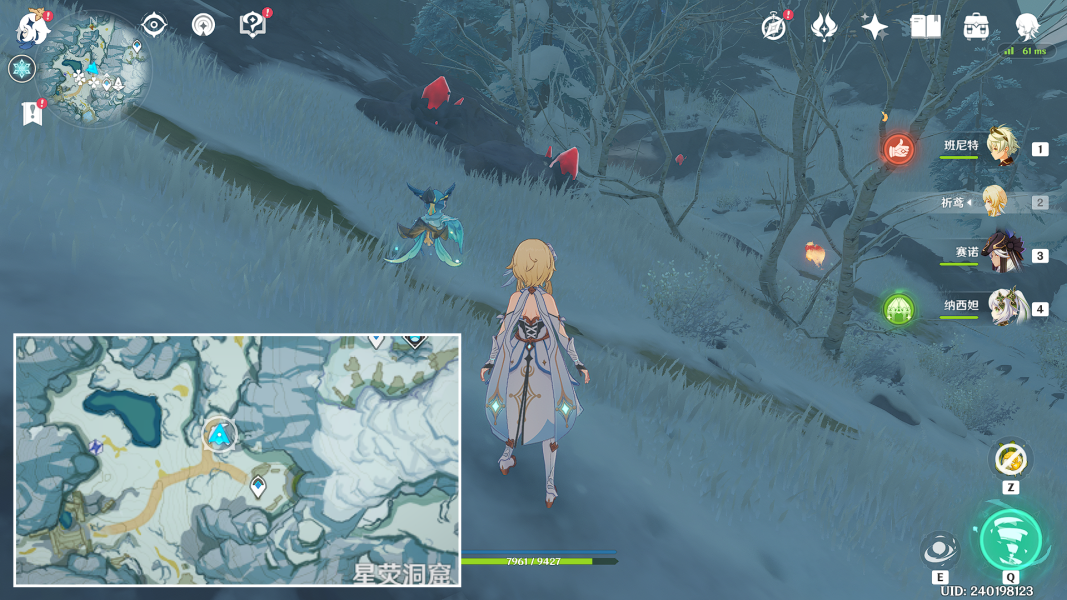This screenshot has height=600, width=1067.
Task: Switch to party member 赛诺
Action: pos(1000,255)
